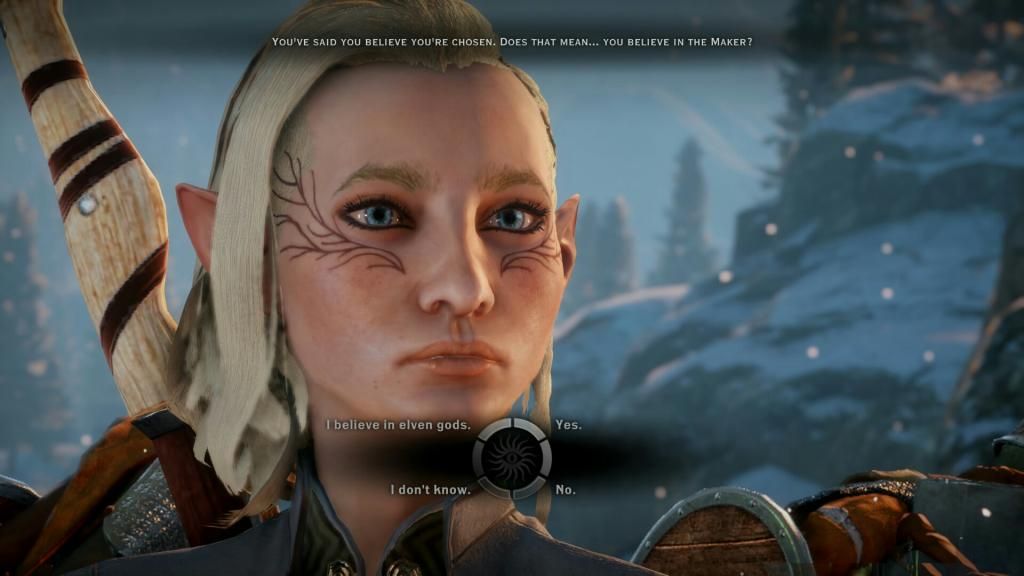Pick the "I don't know." response
The width and height of the screenshot is (1024, 576).
[427, 490]
